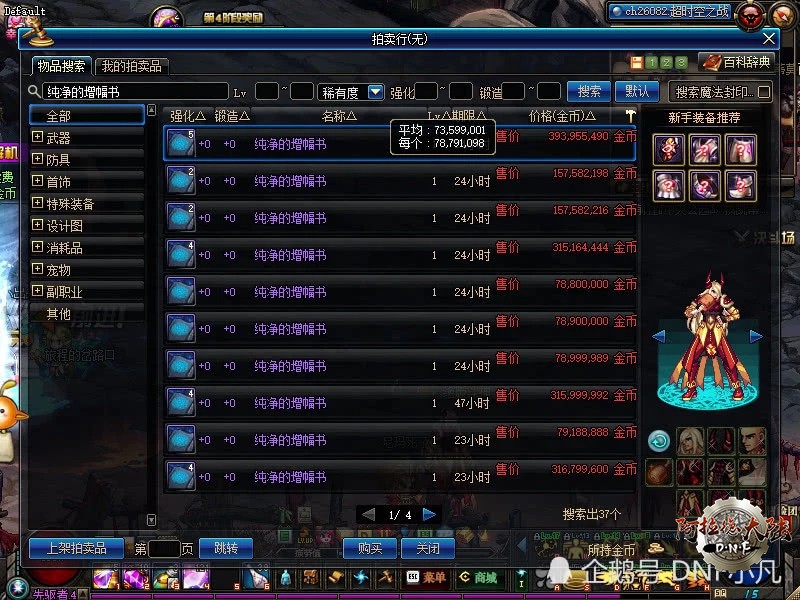The width and height of the screenshot is (800, 600).
Task: Focus the item name search field
Action: pyautogui.click(x=135, y=91)
